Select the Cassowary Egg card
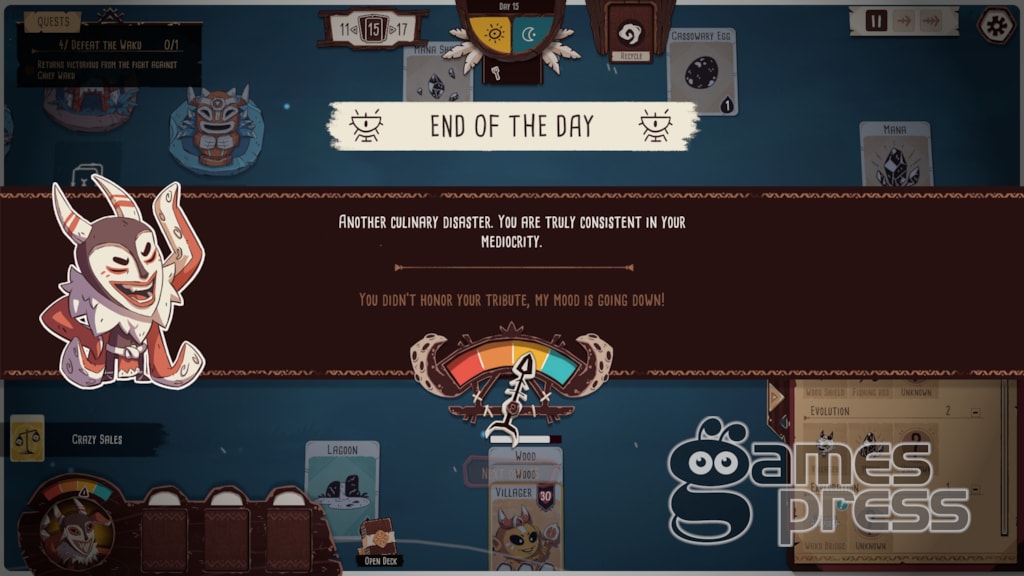Viewport: 1024px width, 576px height. [701, 72]
